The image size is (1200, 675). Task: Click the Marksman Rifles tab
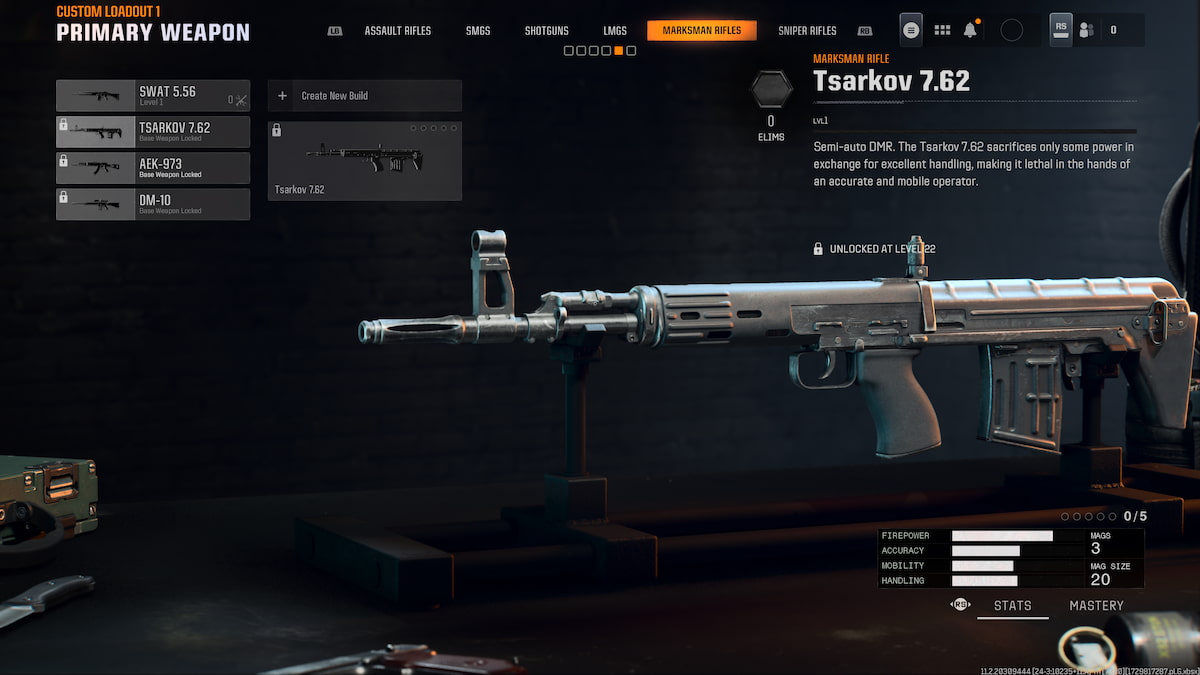point(702,31)
